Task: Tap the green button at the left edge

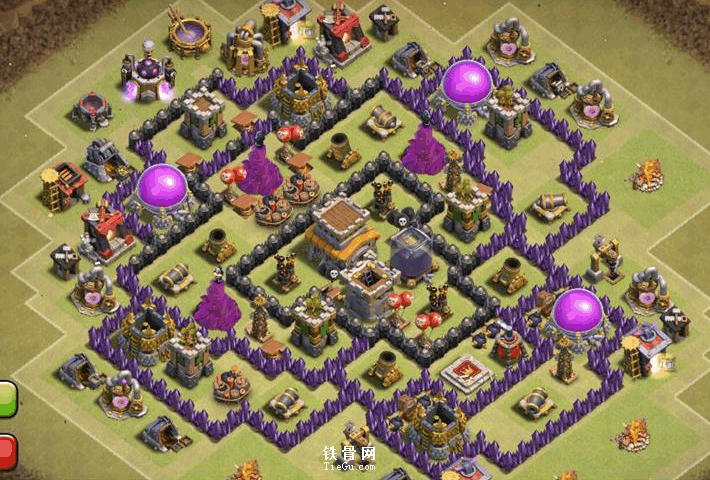Action: coord(7,400)
